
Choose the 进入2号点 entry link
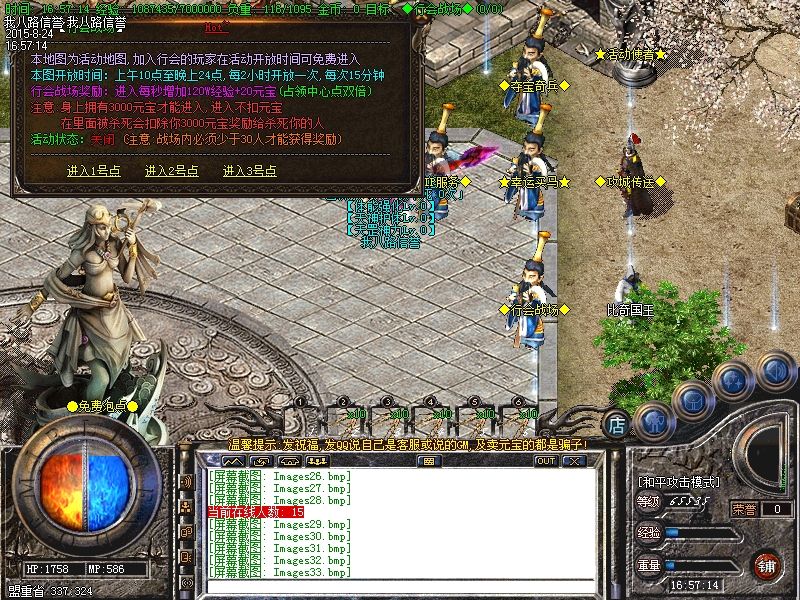click(171, 171)
